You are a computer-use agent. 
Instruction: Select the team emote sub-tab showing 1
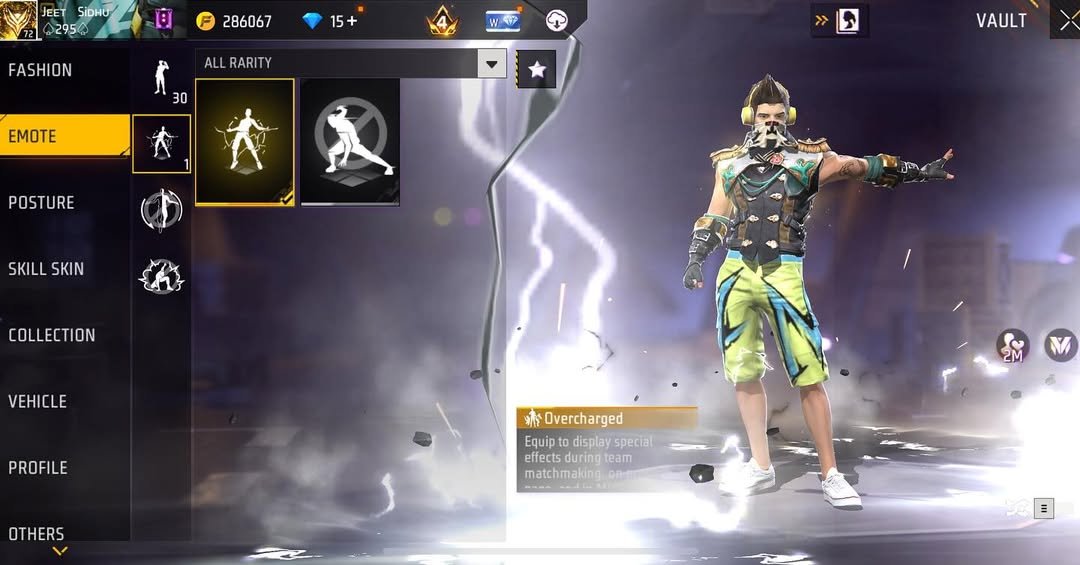(161, 143)
